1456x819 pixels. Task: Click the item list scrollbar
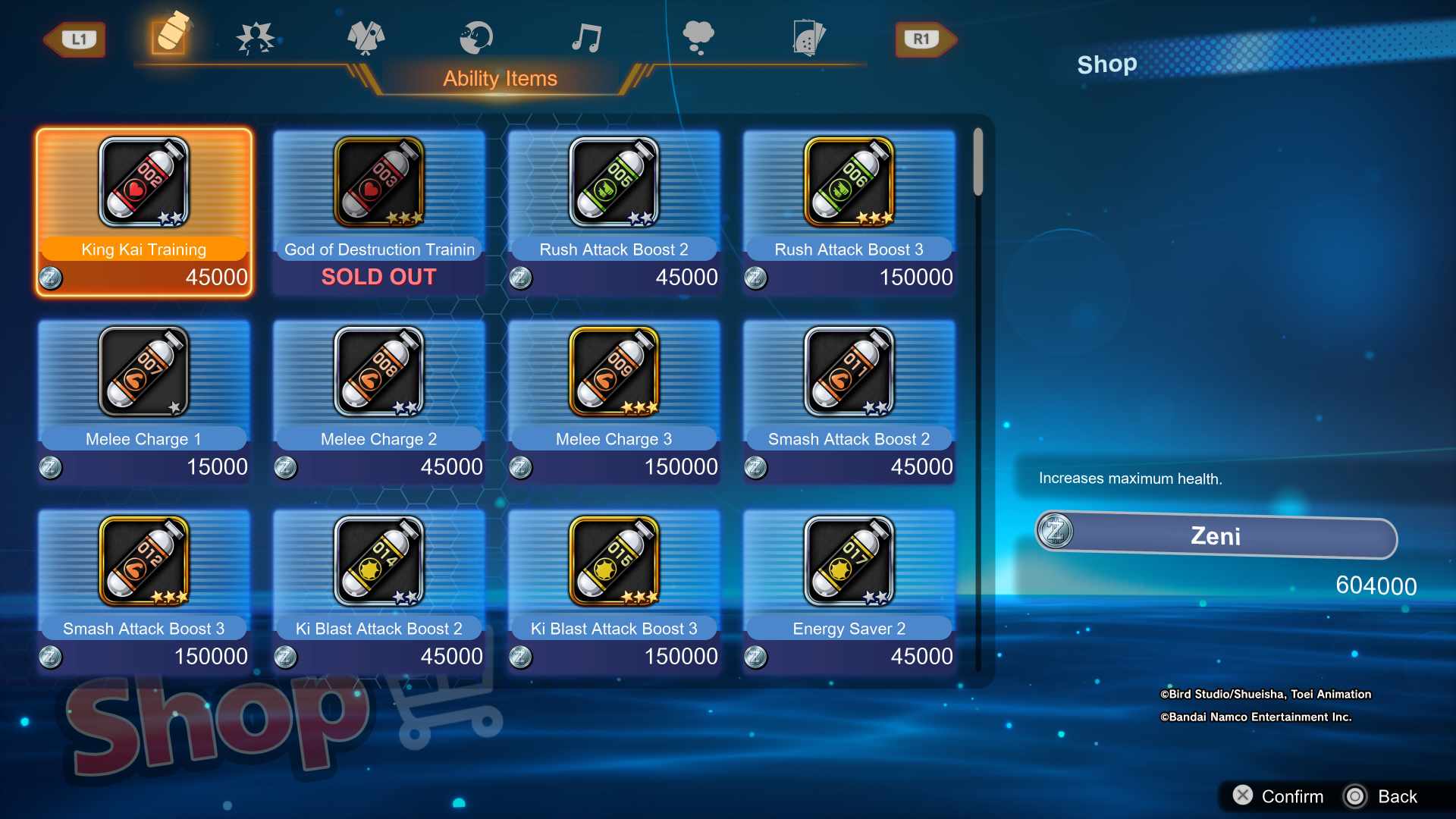(978, 162)
